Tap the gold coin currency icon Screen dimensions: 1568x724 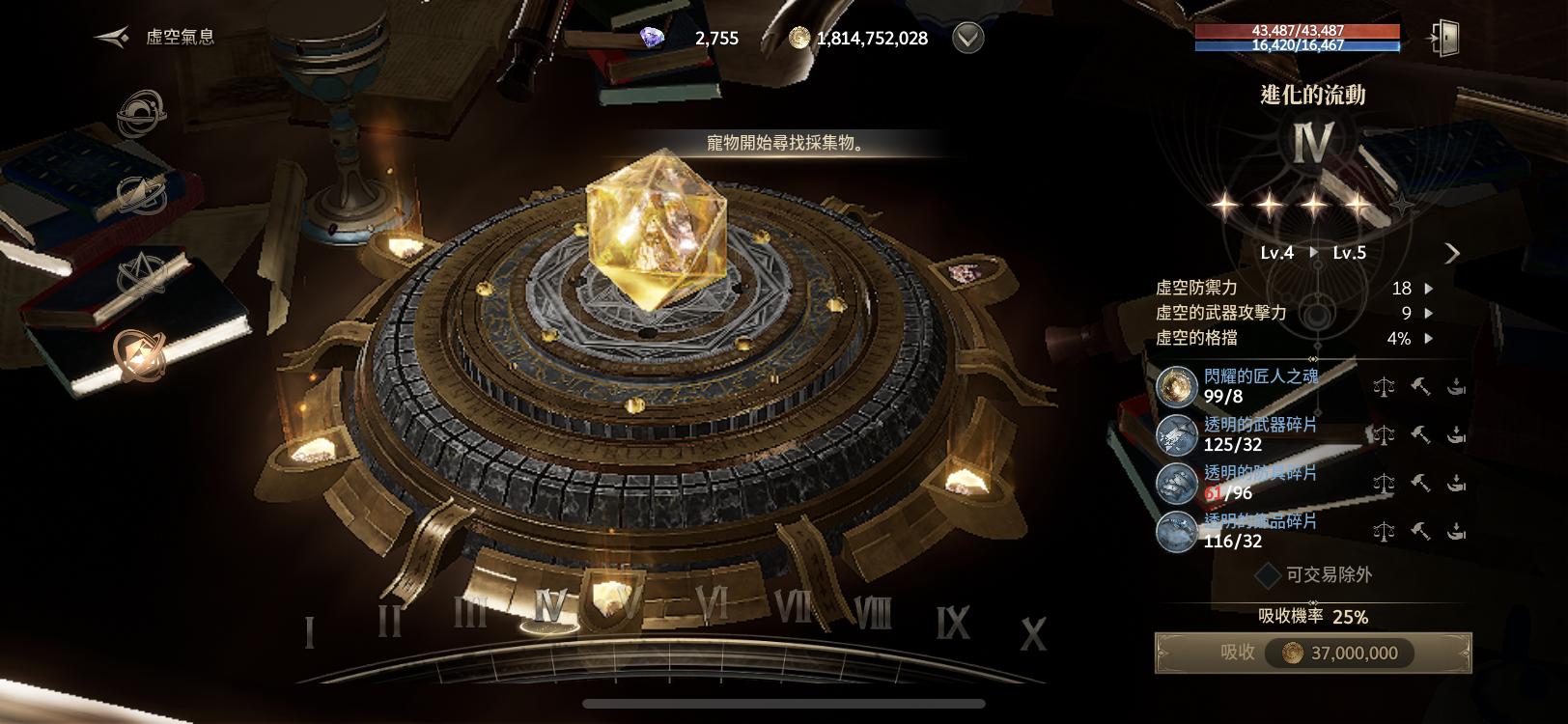coord(798,38)
